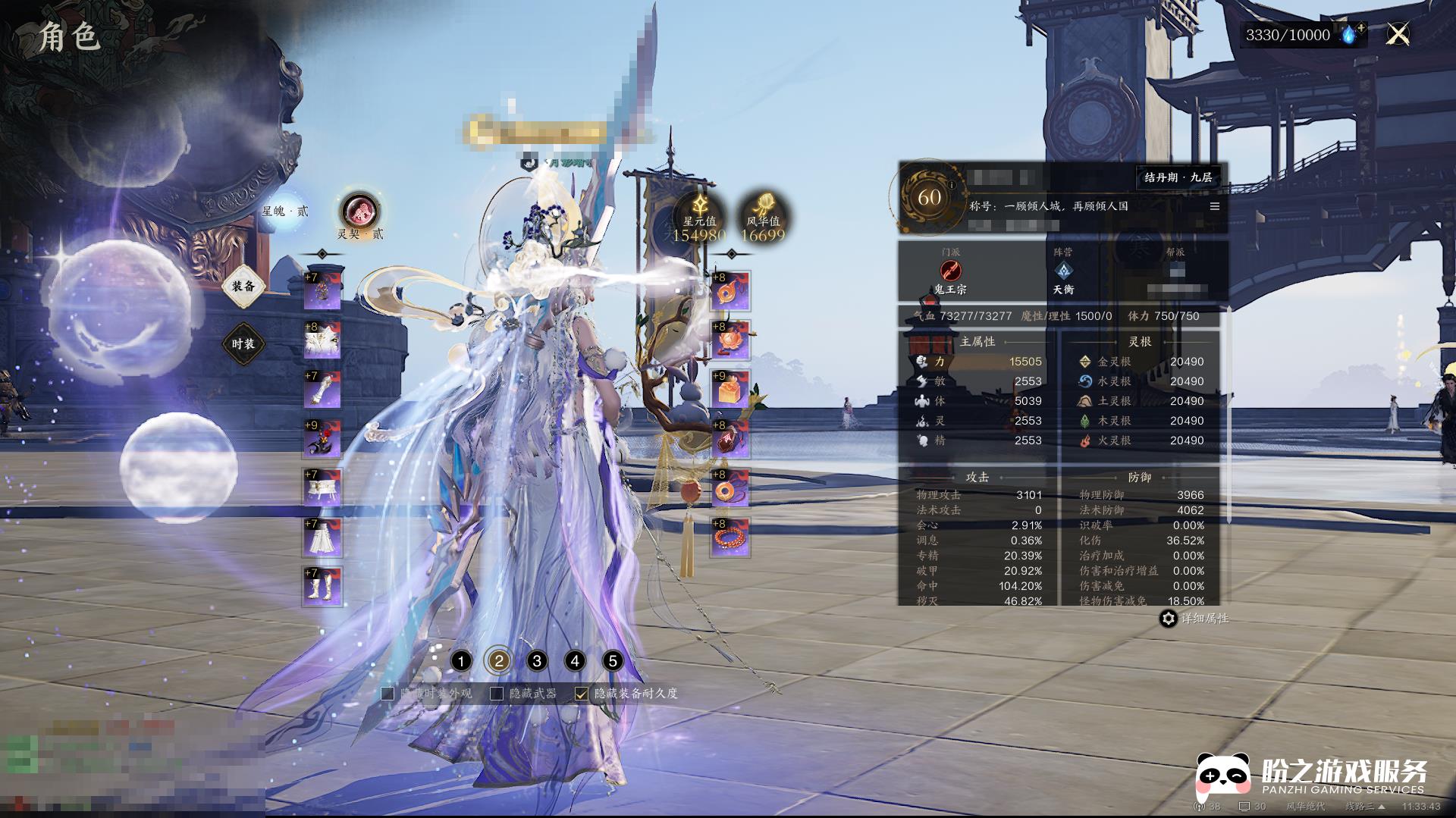1456x818 pixels.
Task: Inspect the +7 white belt slot
Action: pyautogui.click(x=322, y=488)
